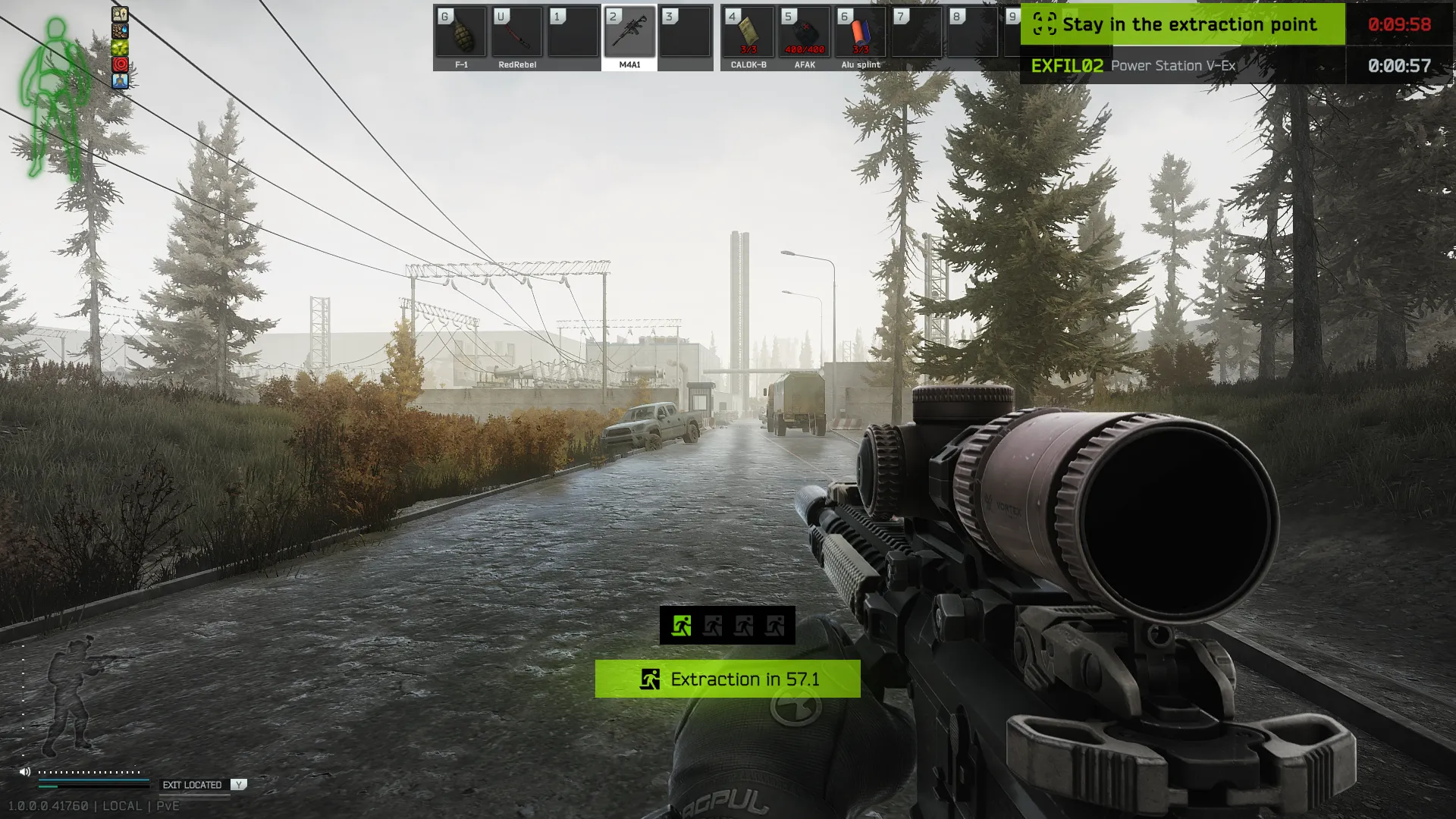This screenshot has width=1456, height=819.
Task: Click the speaker volume icon
Action: [25, 771]
